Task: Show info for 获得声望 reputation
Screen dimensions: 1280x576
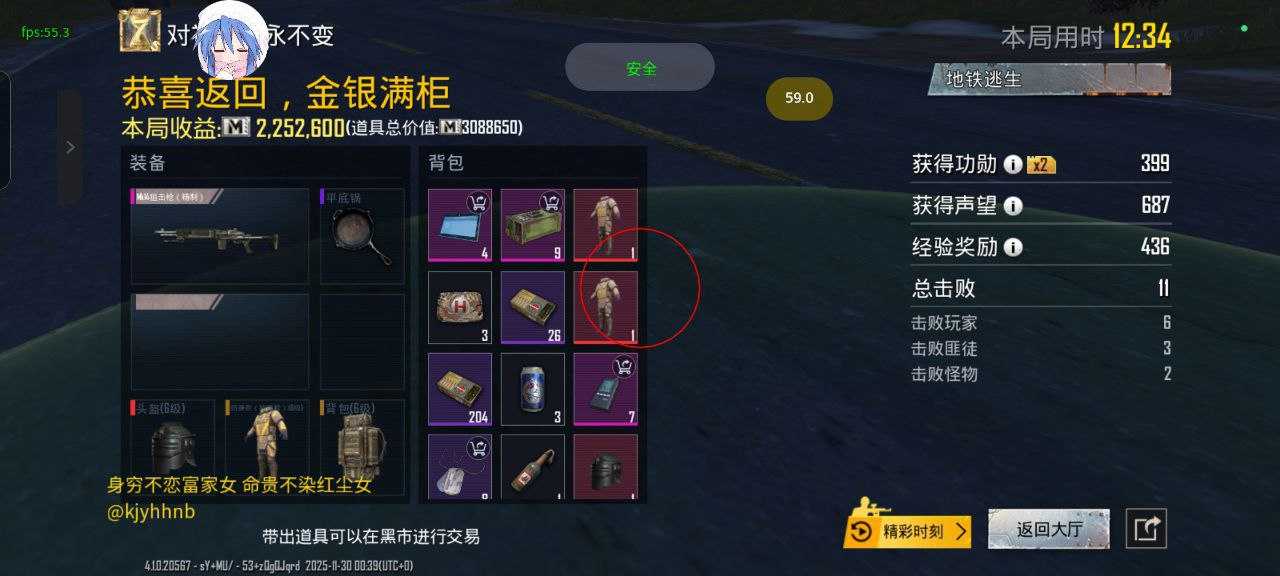Action: (x=1013, y=206)
